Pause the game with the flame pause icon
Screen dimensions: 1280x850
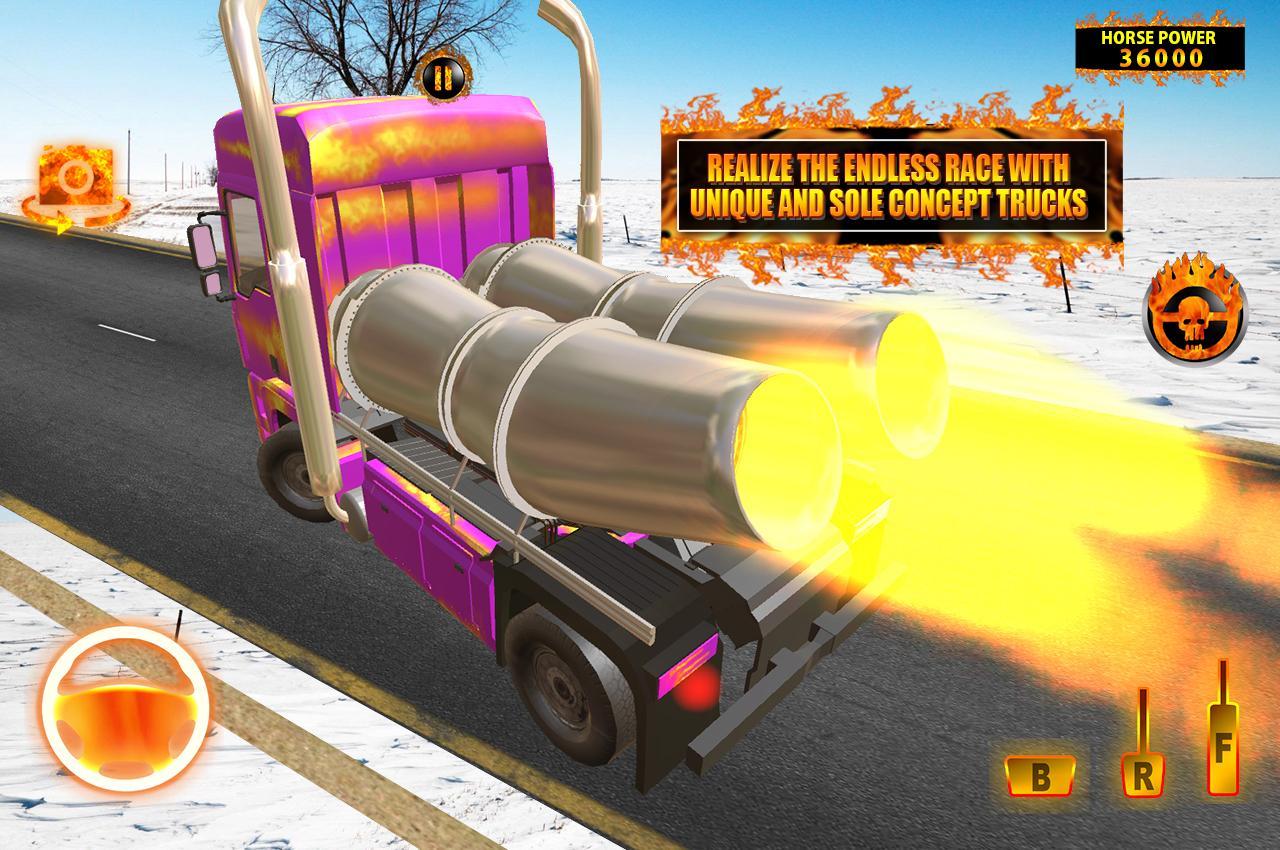coord(443,78)
